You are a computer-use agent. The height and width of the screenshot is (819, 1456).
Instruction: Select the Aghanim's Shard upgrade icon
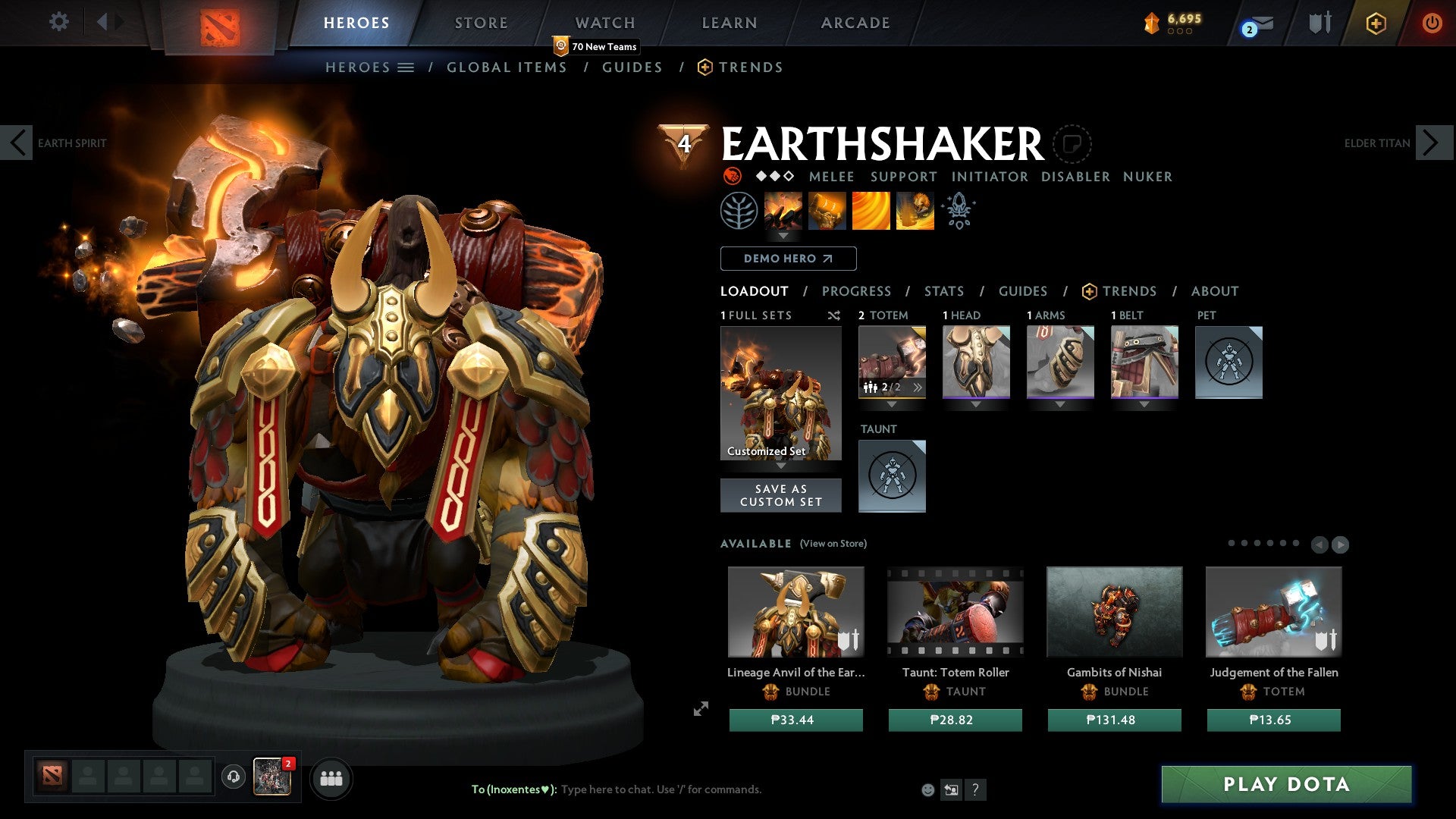click(958, 211)
